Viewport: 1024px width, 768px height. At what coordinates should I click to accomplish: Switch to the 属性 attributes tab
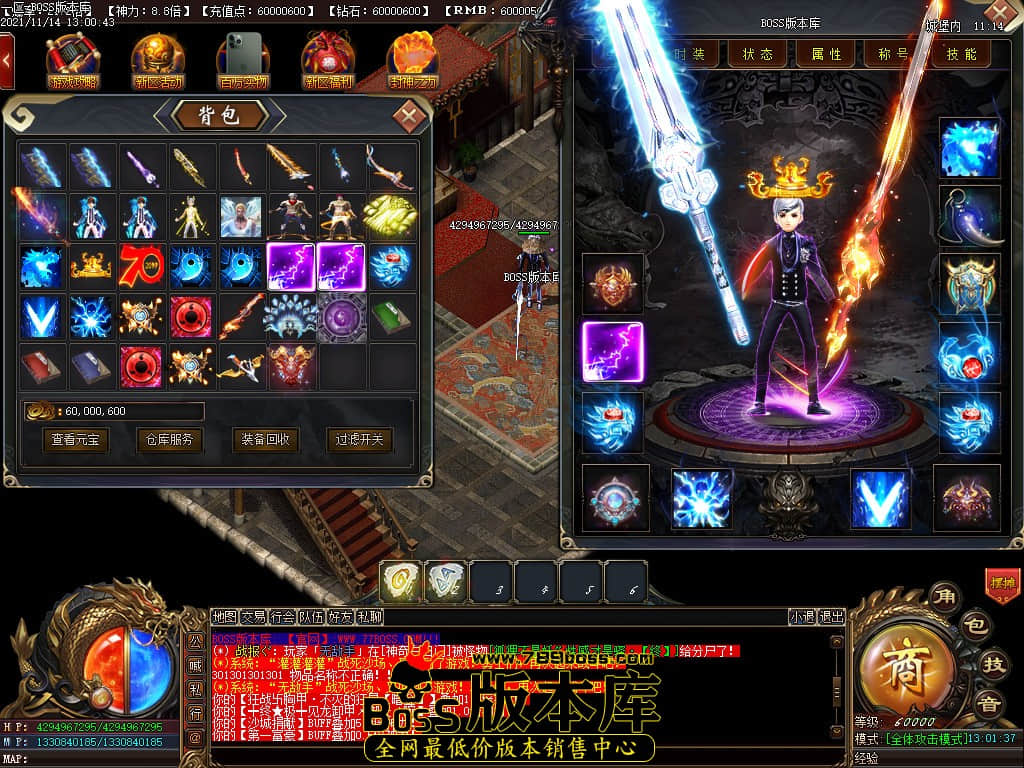[826, 54]
